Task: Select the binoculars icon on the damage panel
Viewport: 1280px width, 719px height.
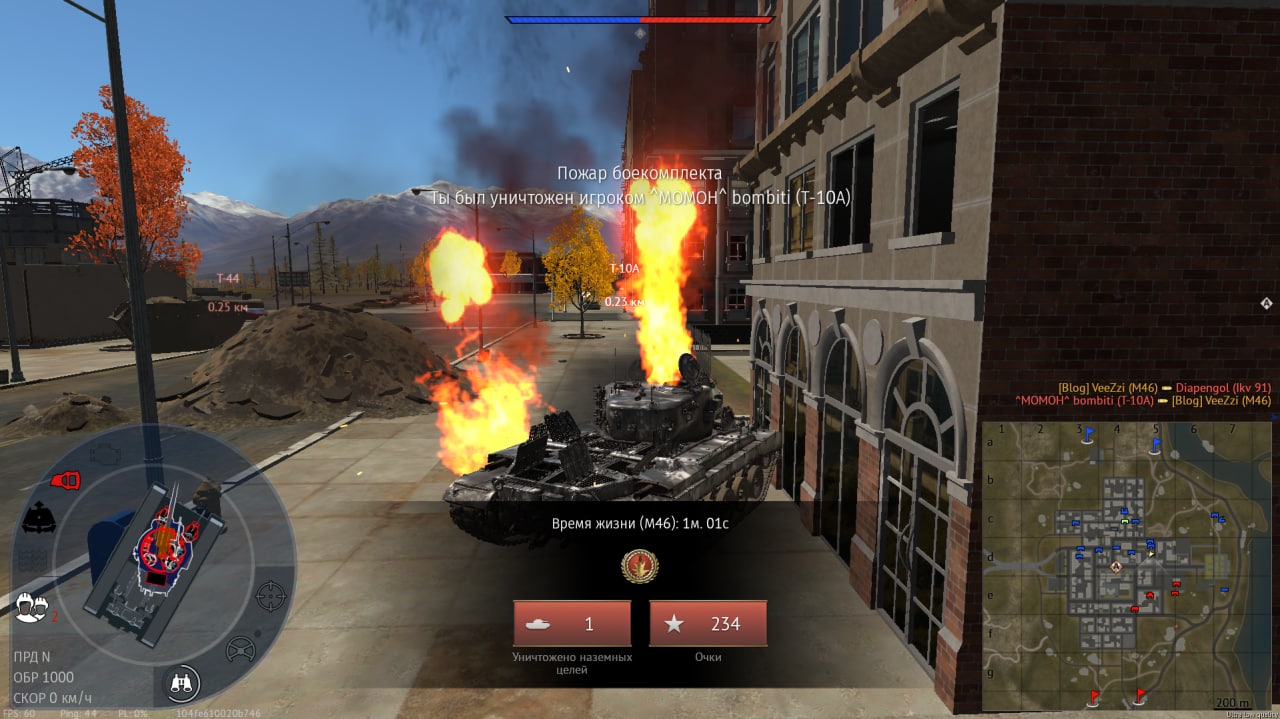Action: coord(182,683)
